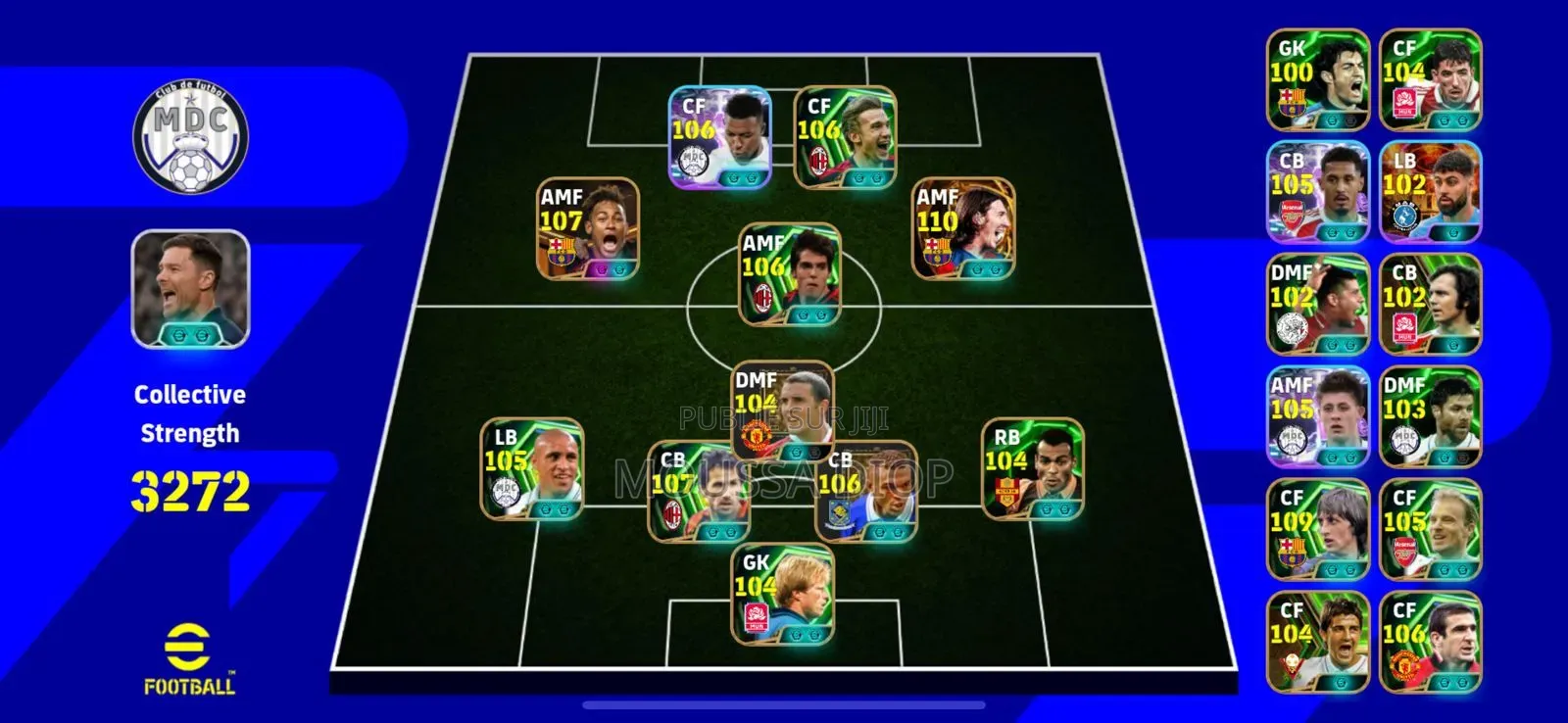This screenshot has height=723, width=1568.
Task: Select the DMF 103 substitute card
Action: (x=1431, y=417)
